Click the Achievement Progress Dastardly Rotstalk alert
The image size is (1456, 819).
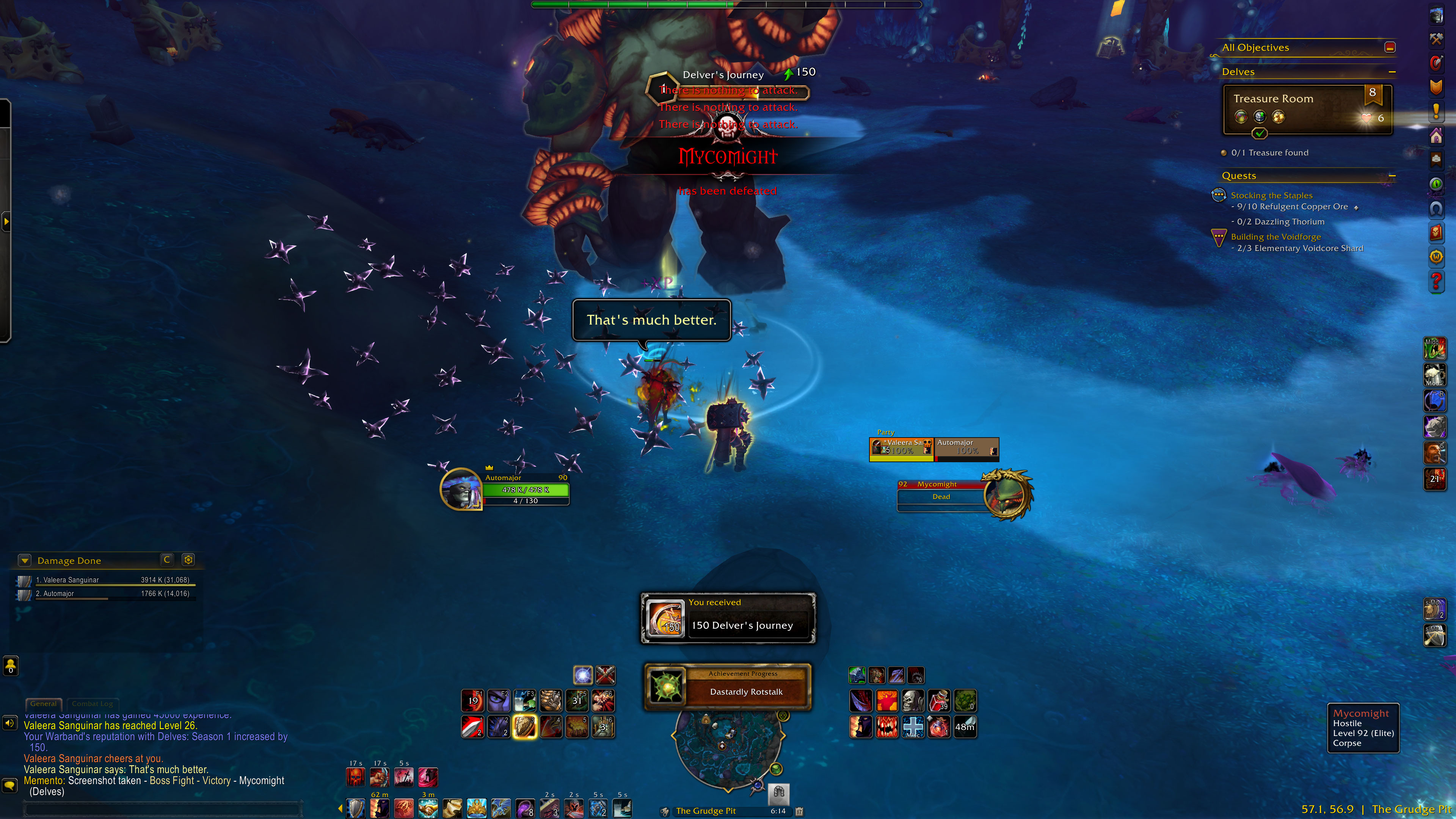tap(728, 687)
